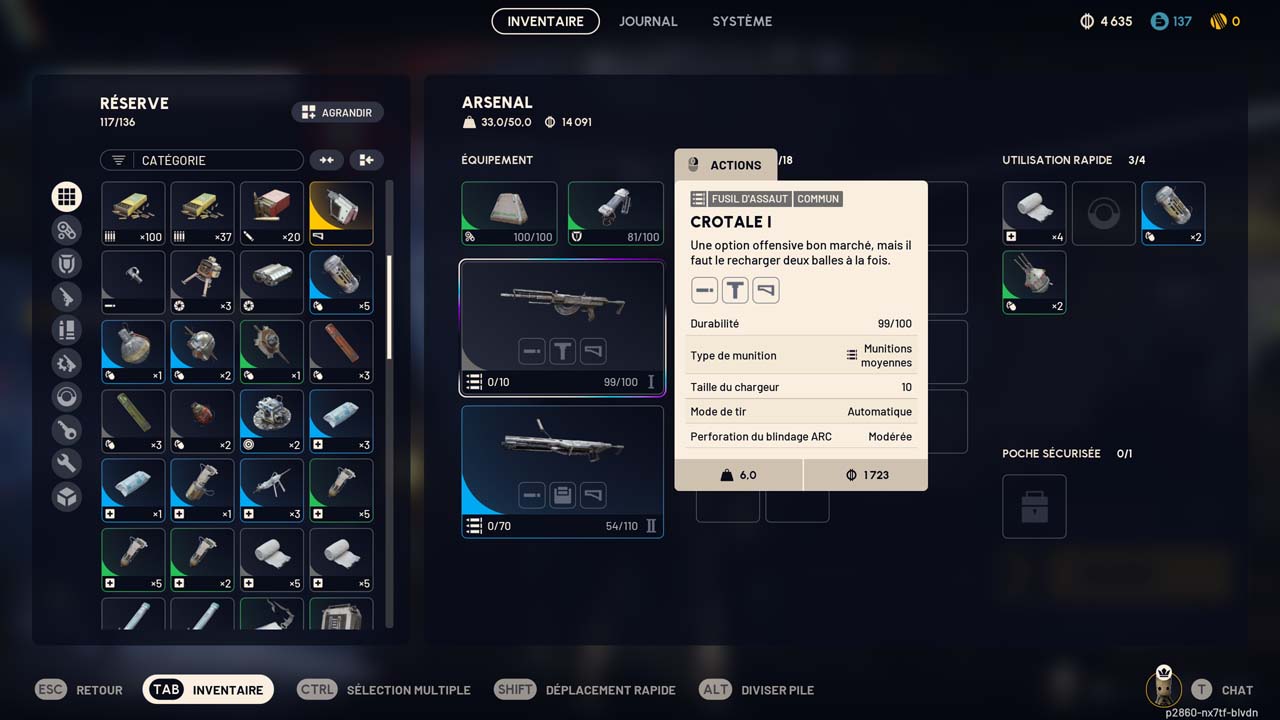Viewport: 1280px width, 720px height.
Task: Switch to the Journal tab
Action: coord(648,21)
